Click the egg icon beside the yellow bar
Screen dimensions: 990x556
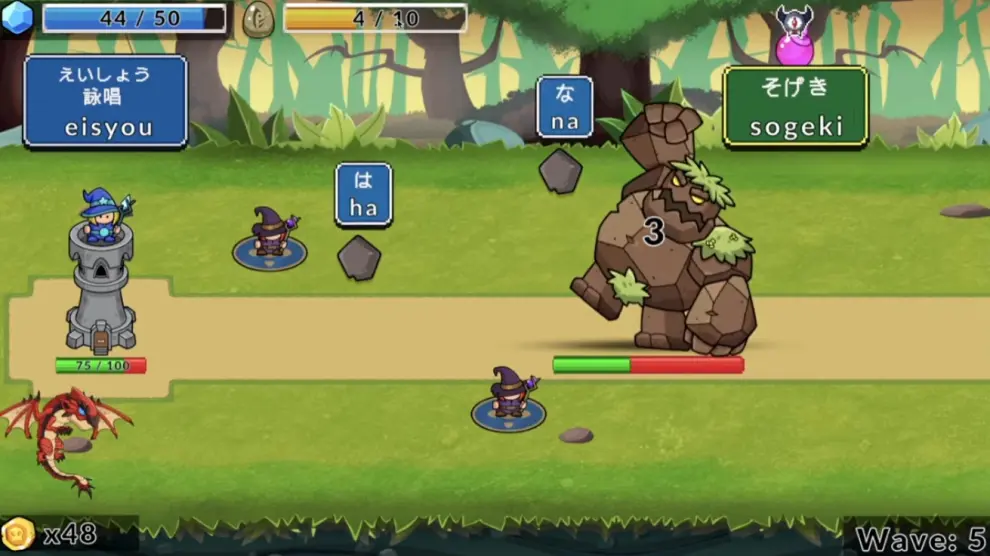pos(258,19)
